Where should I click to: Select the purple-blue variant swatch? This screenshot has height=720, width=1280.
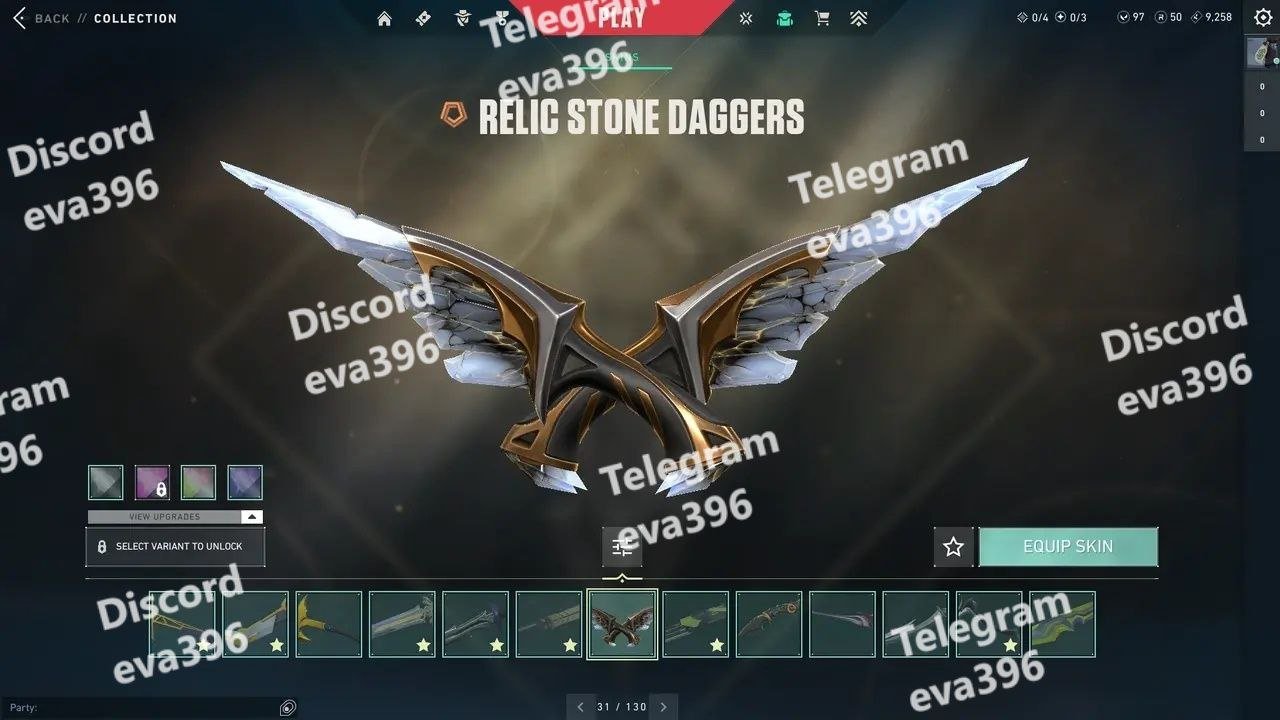click(245, 482)
